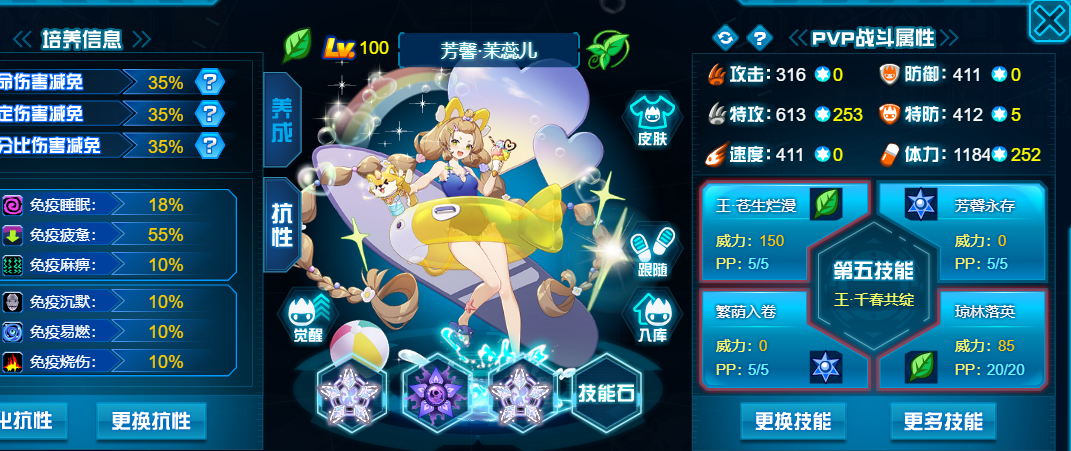Click the question mark beside 免疫睡眠 panel's top row

pos(209,82)
